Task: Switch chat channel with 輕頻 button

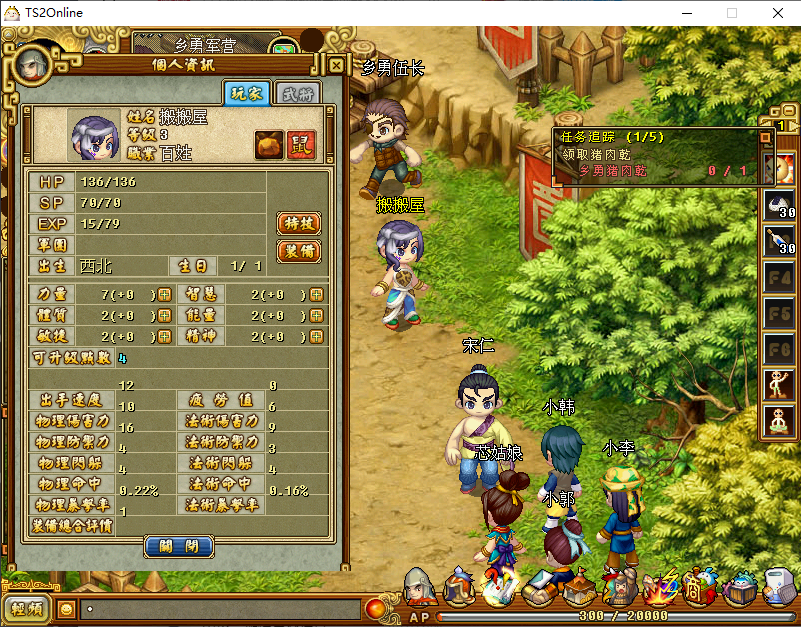Action: [26, 607]
